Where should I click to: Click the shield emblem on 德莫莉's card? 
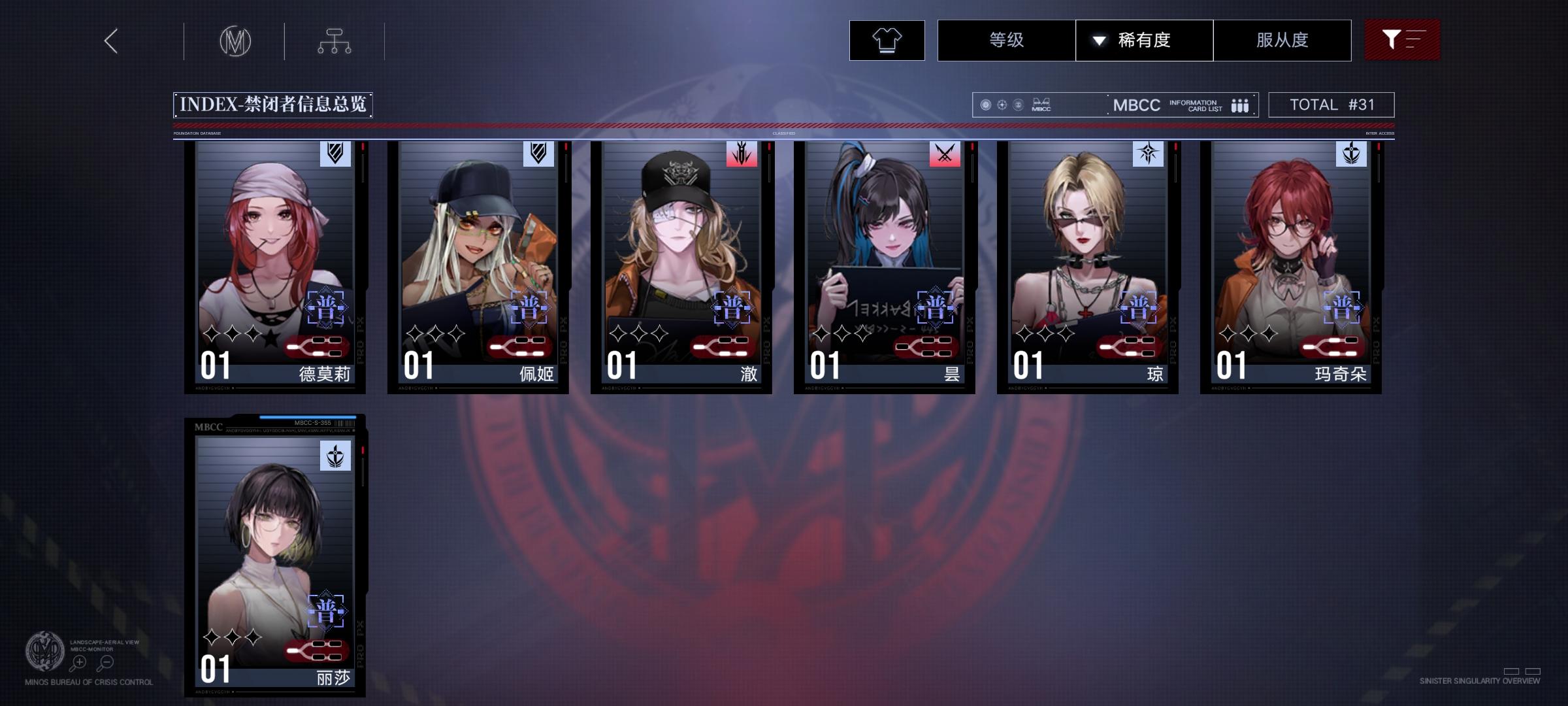334,154
